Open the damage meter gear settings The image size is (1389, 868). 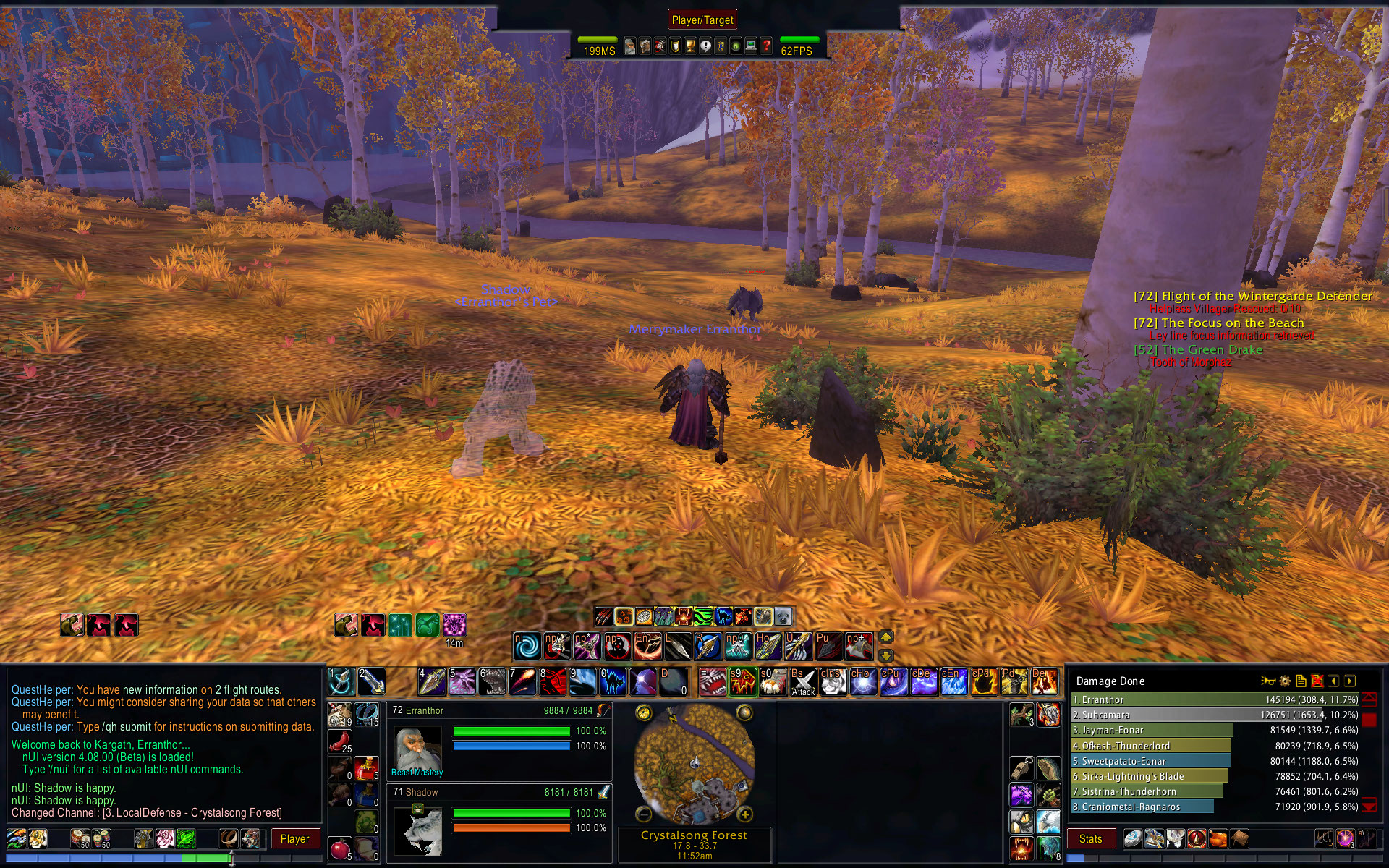[x=1285, y=681]
